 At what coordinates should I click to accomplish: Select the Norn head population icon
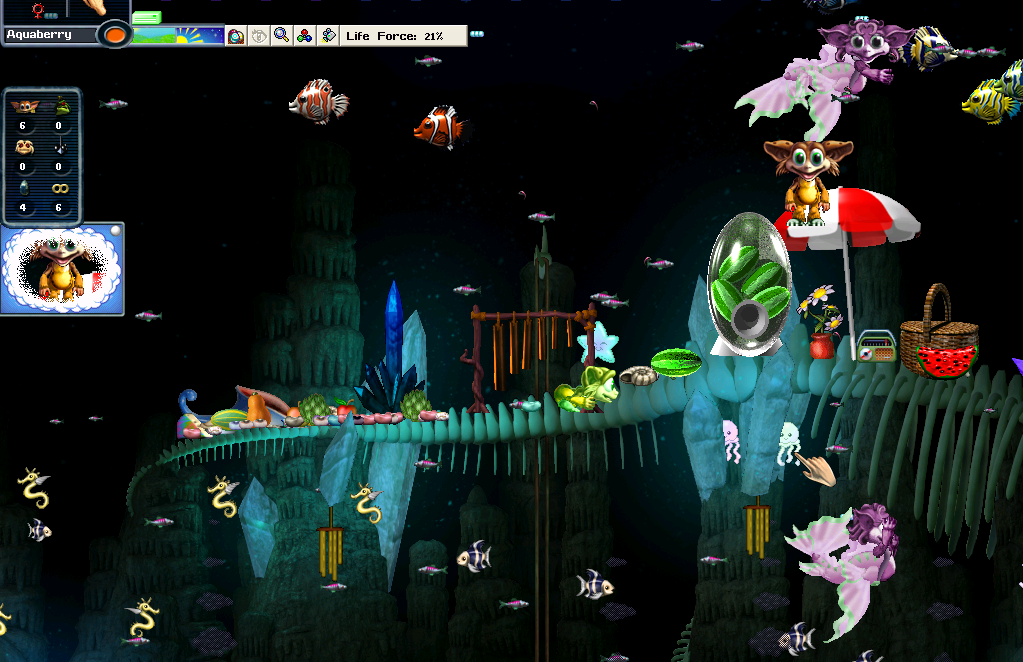click(22, 104)
